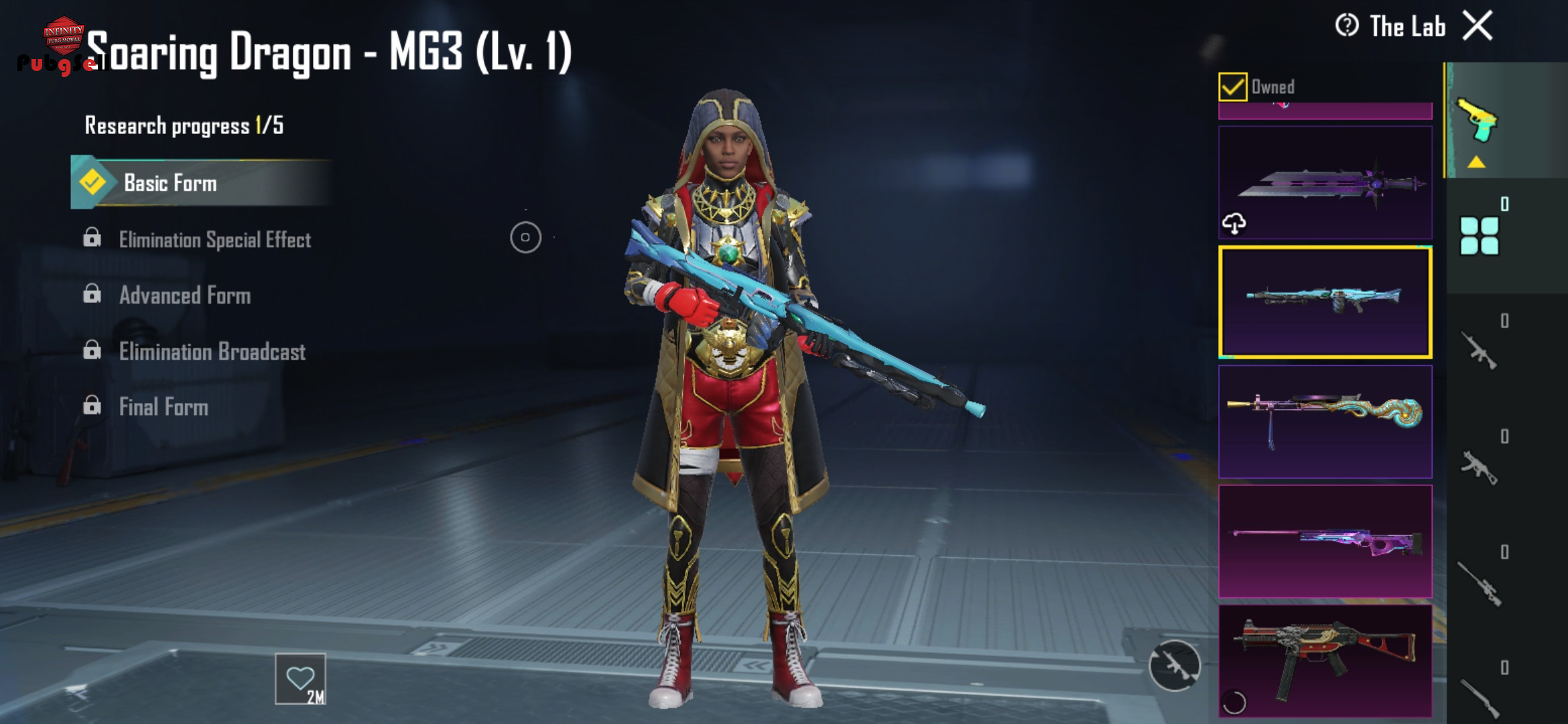Pick the red and black SMG skin
The height and width of the screenshot is (724, 1568).
1325,661
